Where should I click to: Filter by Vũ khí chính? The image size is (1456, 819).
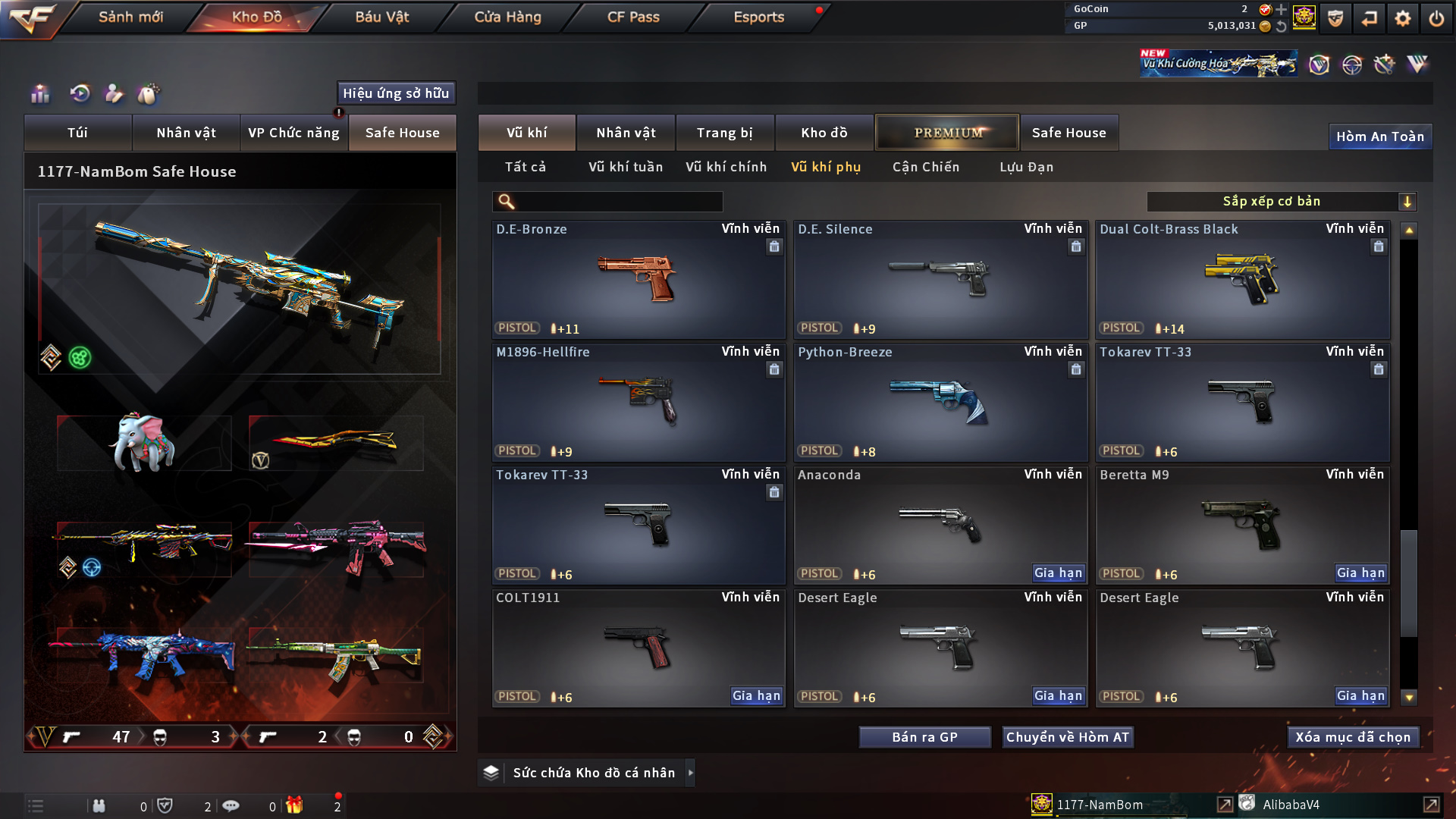(x=726, y=167)
